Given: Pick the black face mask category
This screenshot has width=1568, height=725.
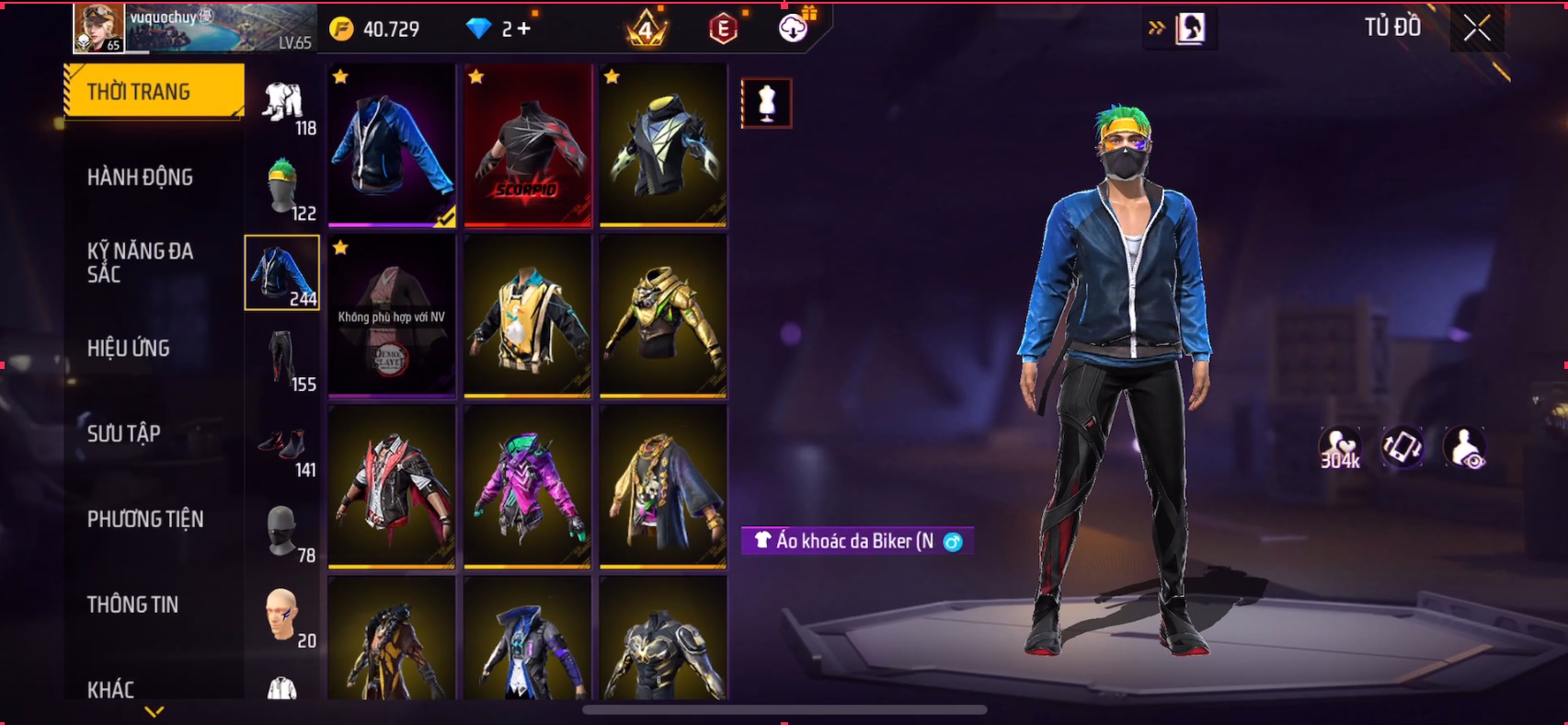Looking at the screenshot, I should coord(283,531).
